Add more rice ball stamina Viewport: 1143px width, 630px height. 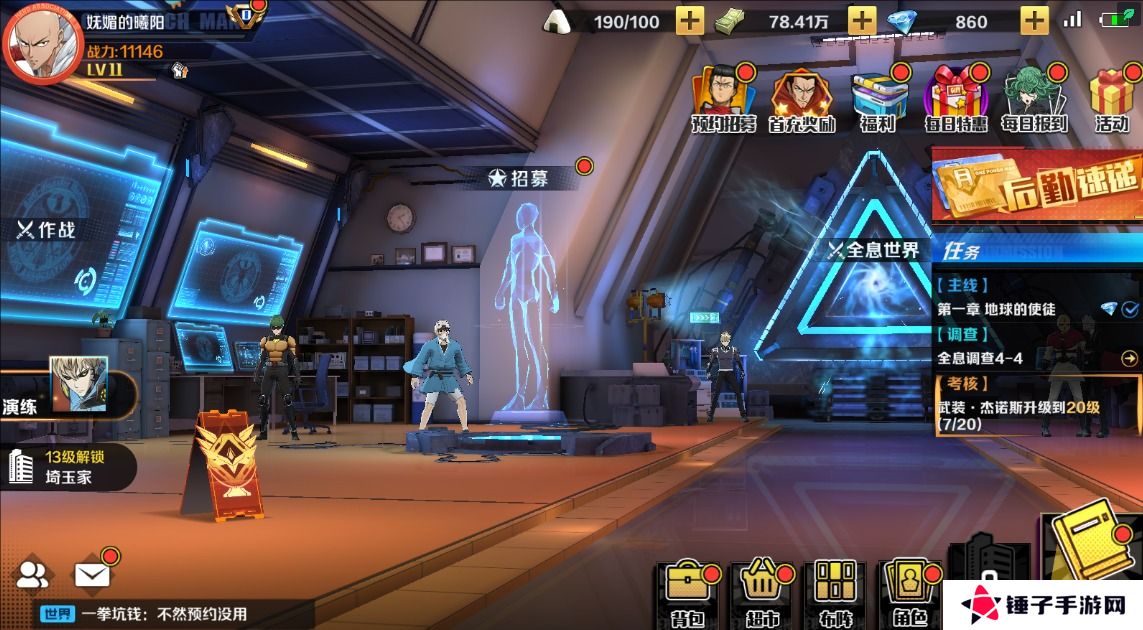tap(690, 20)
